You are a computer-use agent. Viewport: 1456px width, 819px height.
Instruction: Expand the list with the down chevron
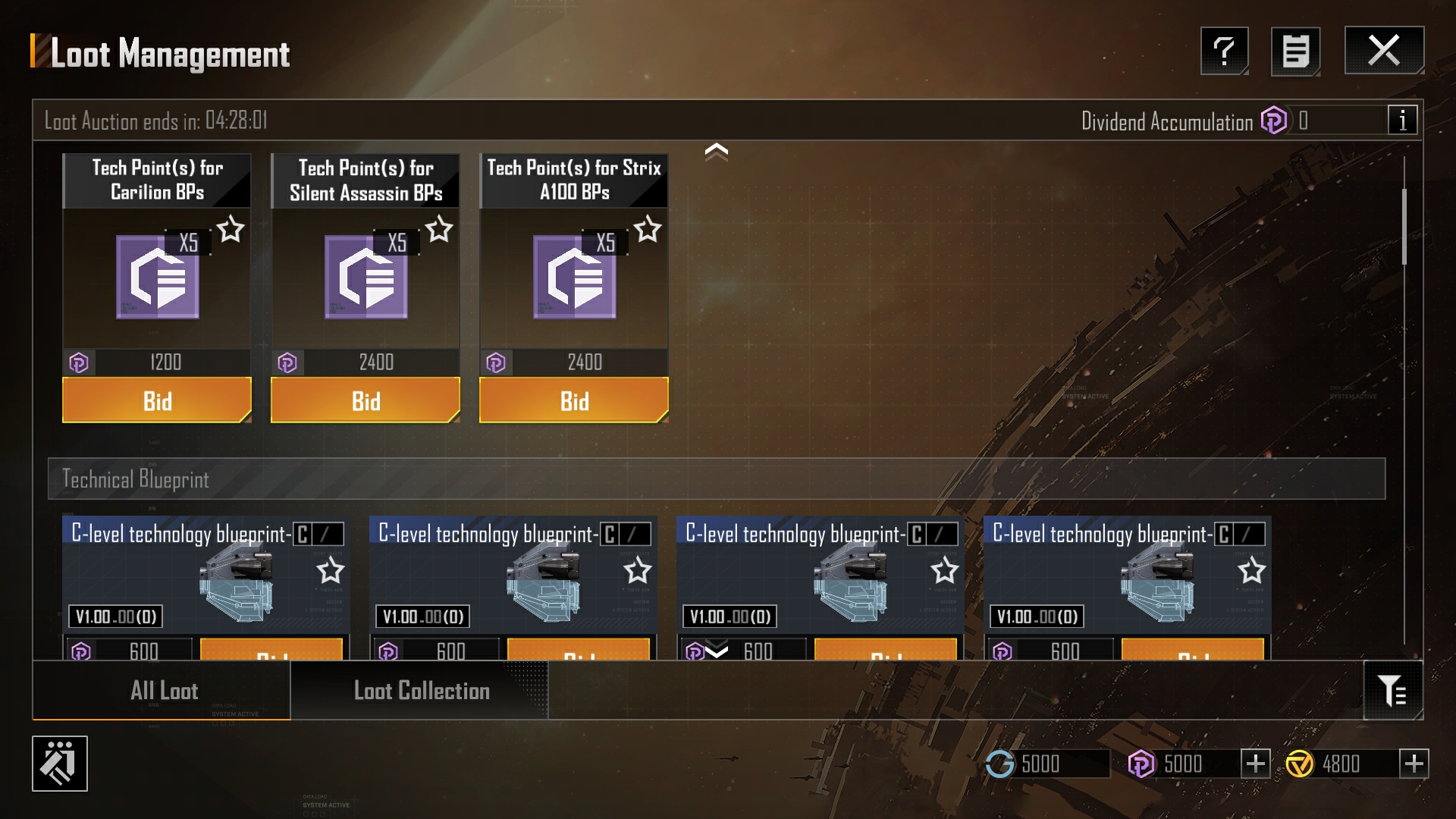716,650
